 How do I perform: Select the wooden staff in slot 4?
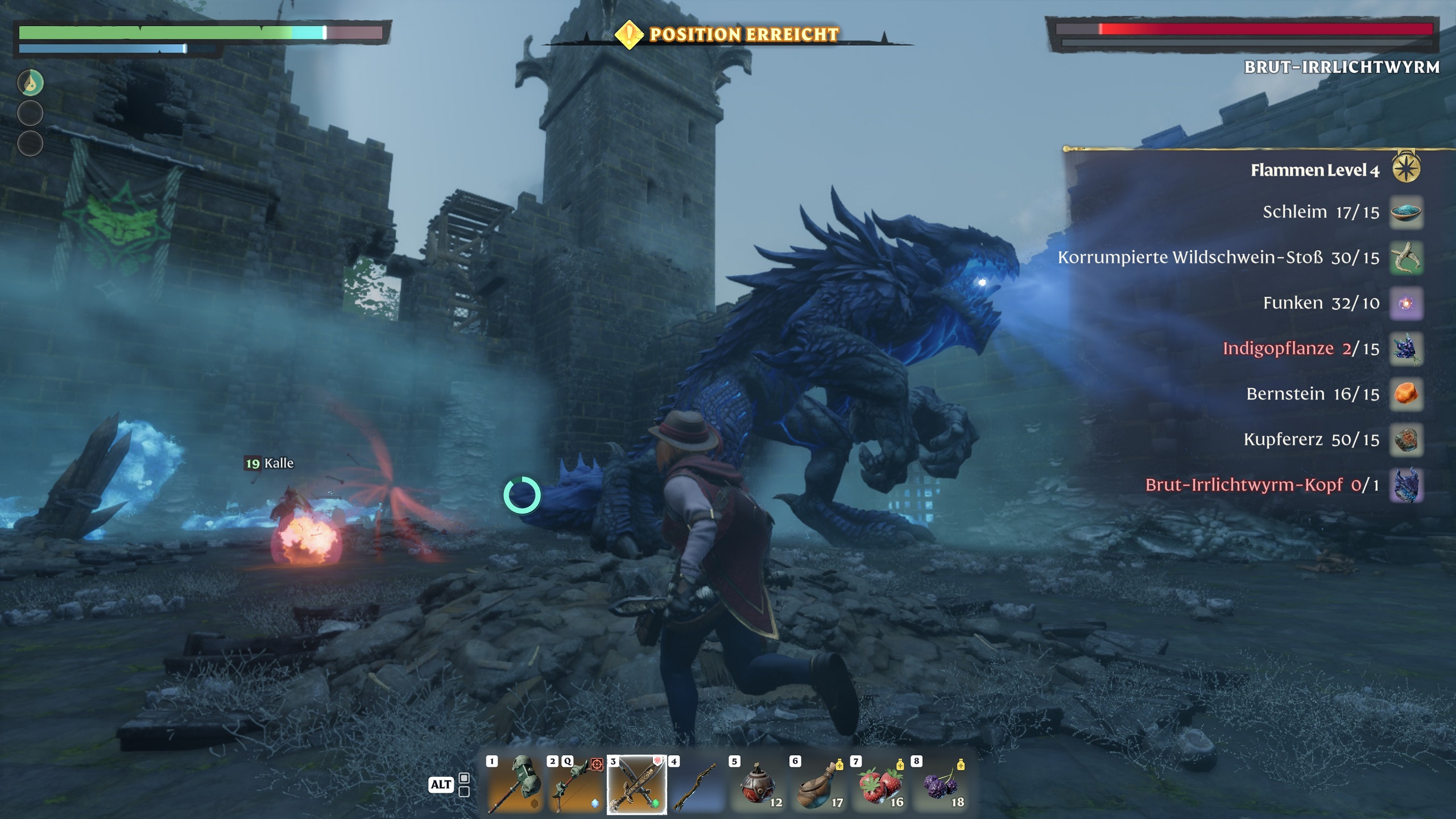coord(697,784)
